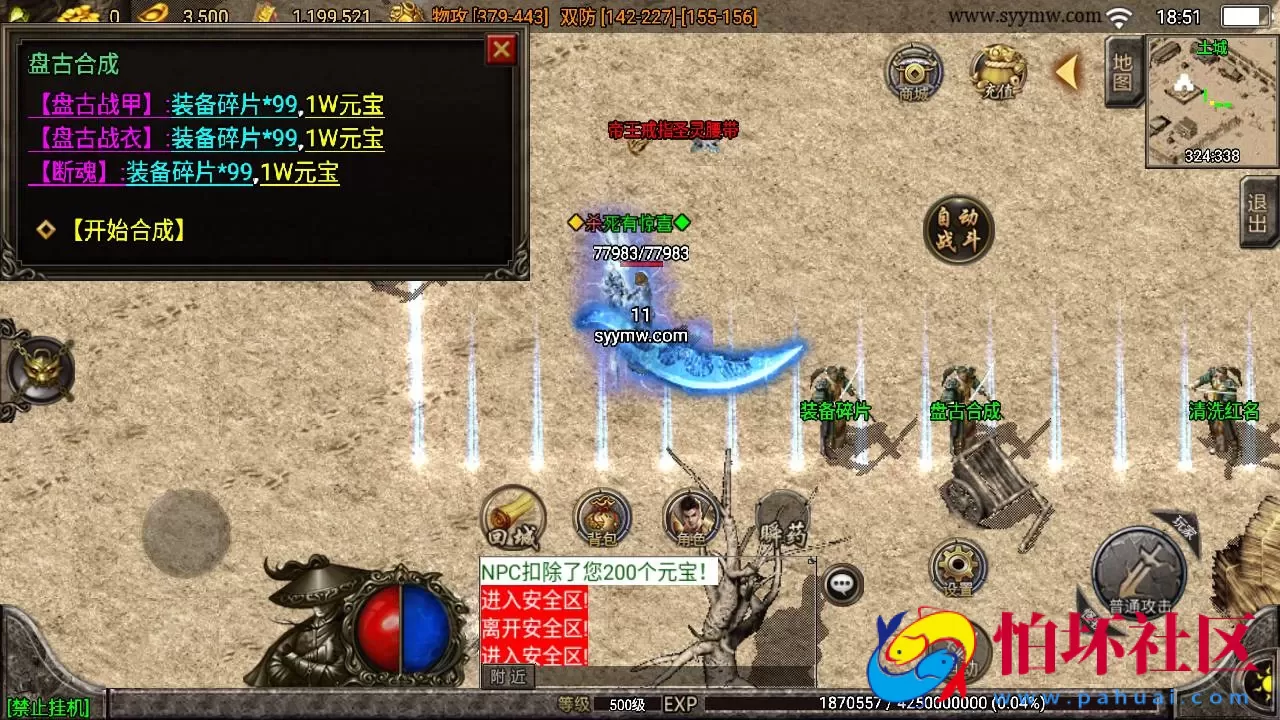Open the 商城 shop icon
This screenshot has height=720, width=1280.
(913, 73)
